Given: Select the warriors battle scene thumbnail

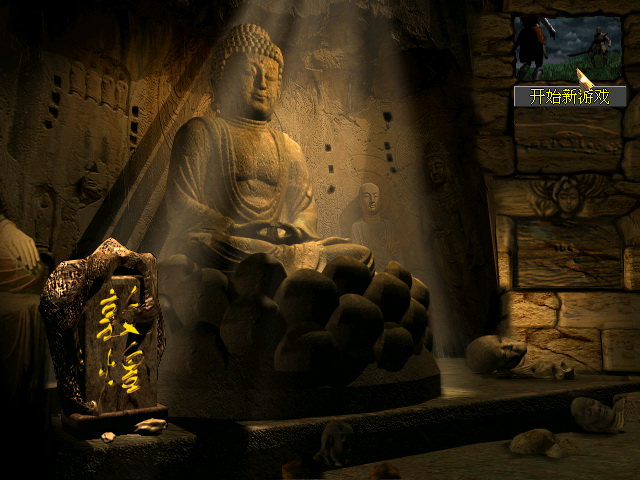Looking at the screenshot, I should (x=566, y=48).
